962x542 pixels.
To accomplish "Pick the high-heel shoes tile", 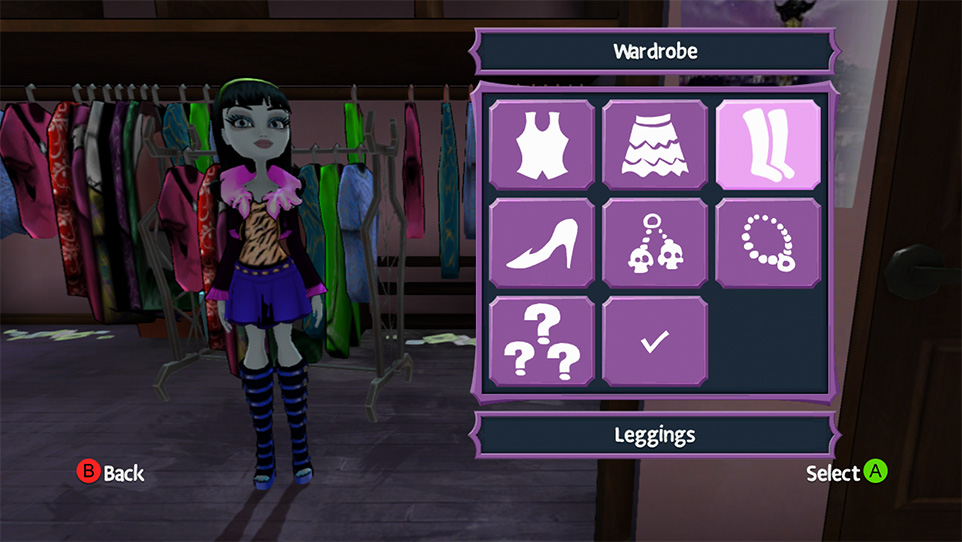I will 543,243.
